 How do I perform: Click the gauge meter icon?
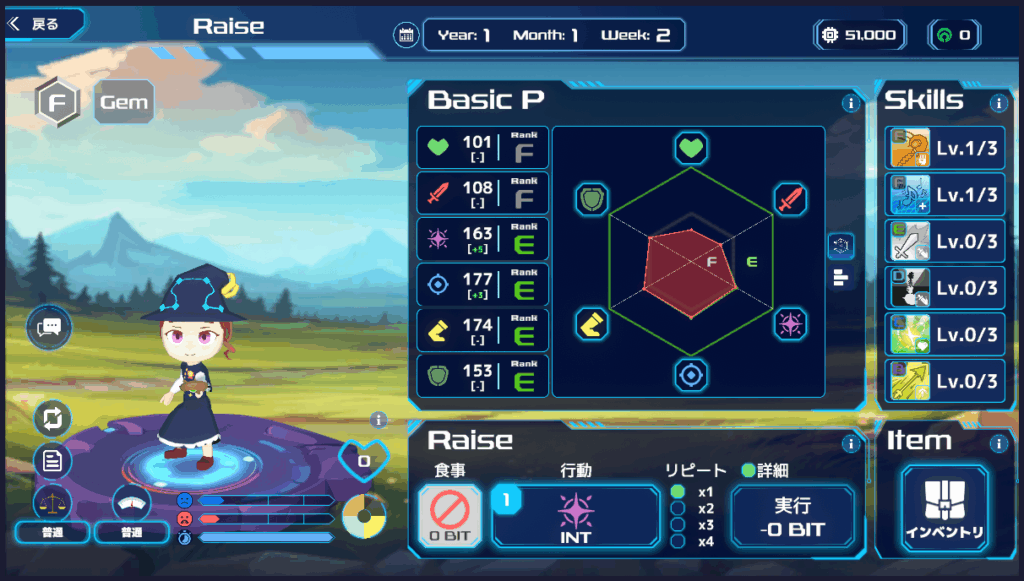(x=132, y=502)
